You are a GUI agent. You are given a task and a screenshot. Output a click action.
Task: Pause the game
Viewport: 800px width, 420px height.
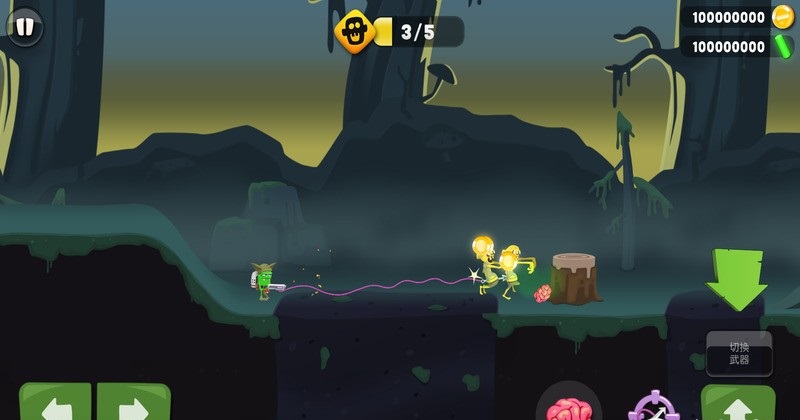pyautogui.click(x=24, y=27)
